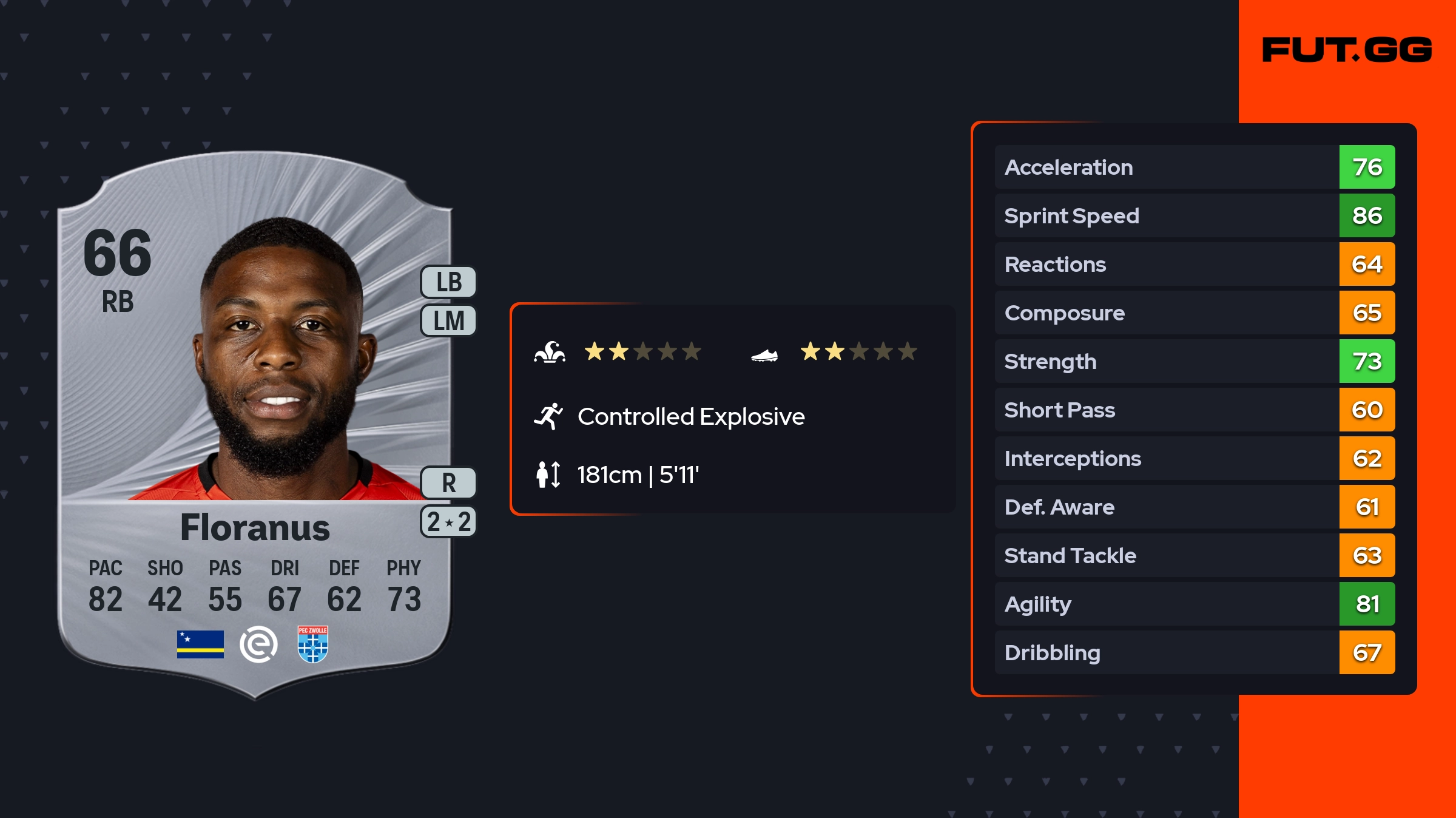Choose the Dribbling stat row

tap(1194, 652)
